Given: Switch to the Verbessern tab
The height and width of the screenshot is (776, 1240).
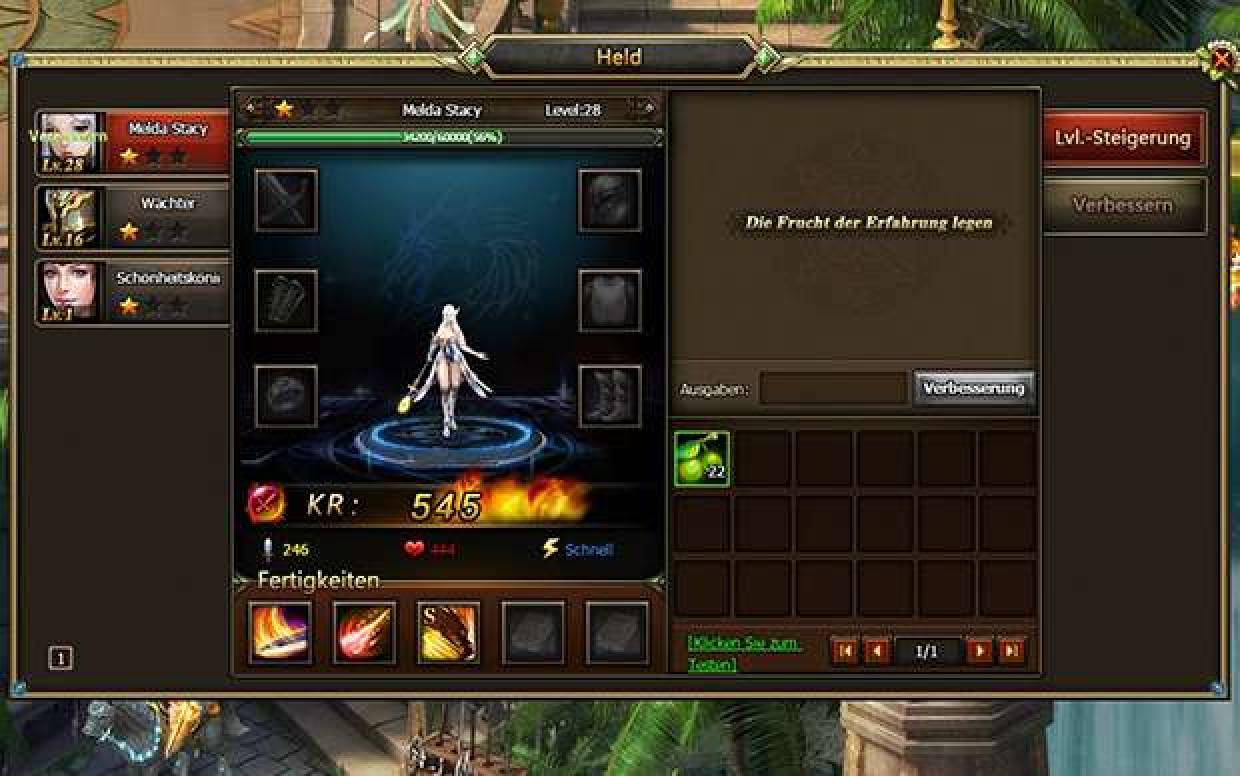Looking at the screenshot, I should coord(1123,205).
